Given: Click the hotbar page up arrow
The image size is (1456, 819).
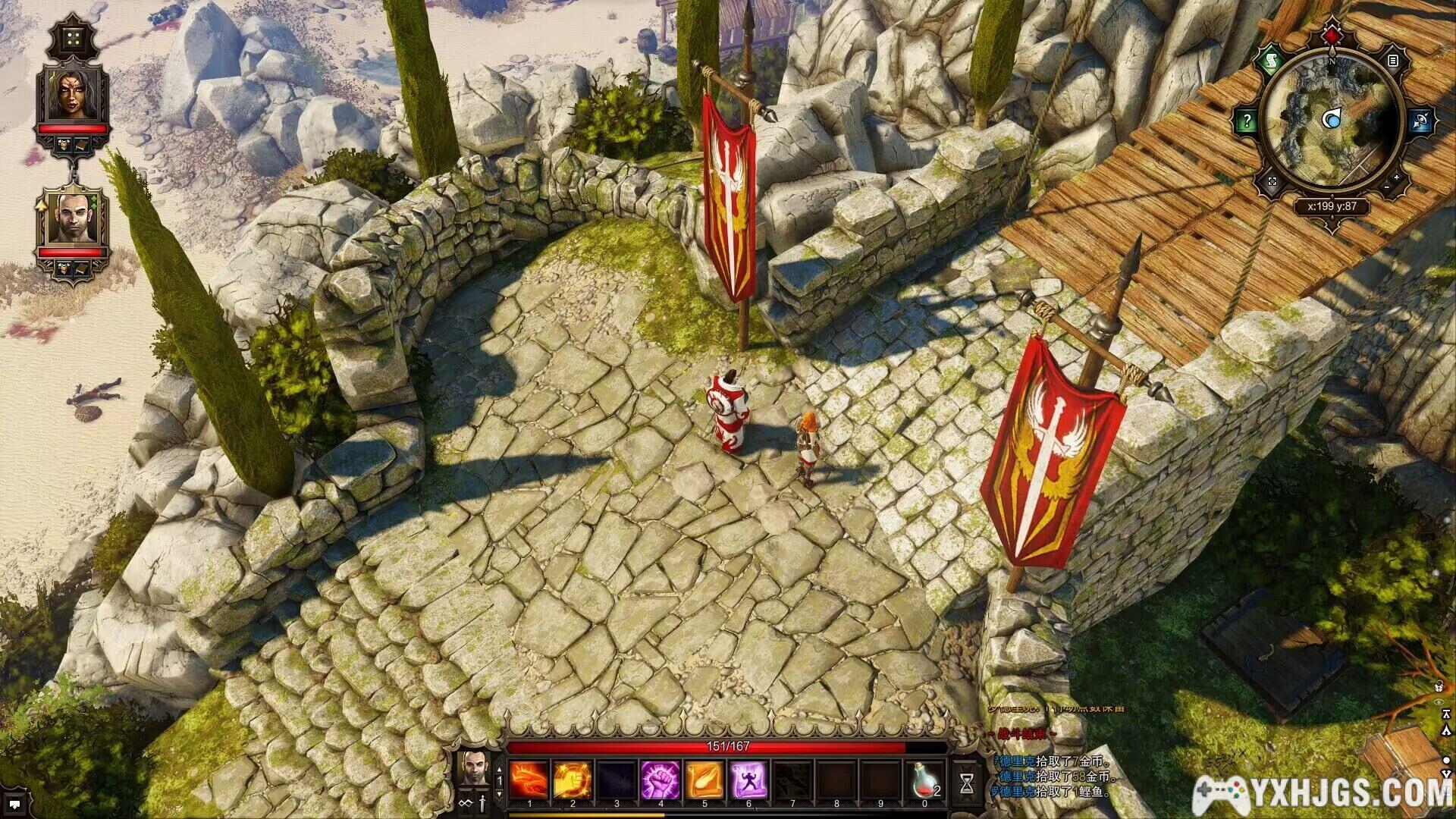Looking at the screenshot, I should click(499, 767).
